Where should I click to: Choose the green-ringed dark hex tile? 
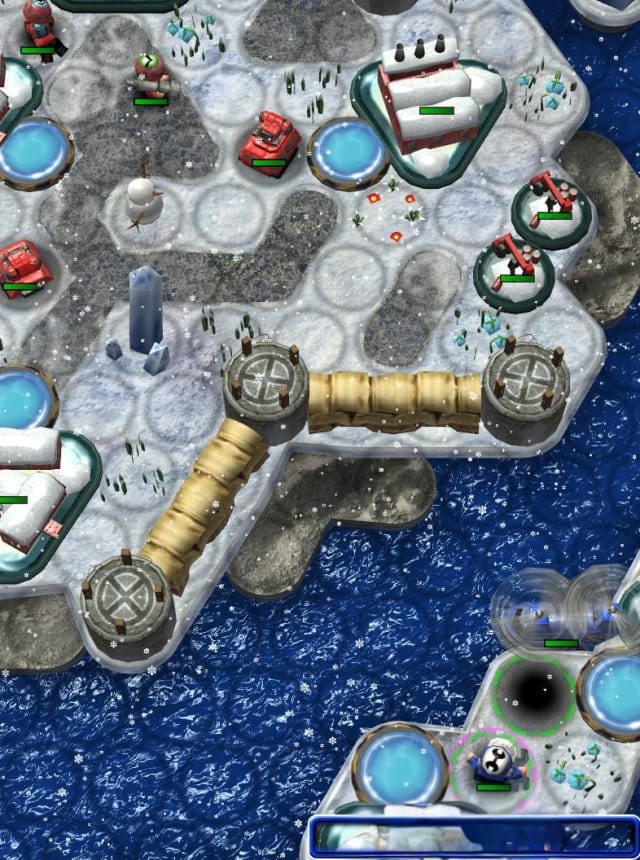click(x=534, y=694)
